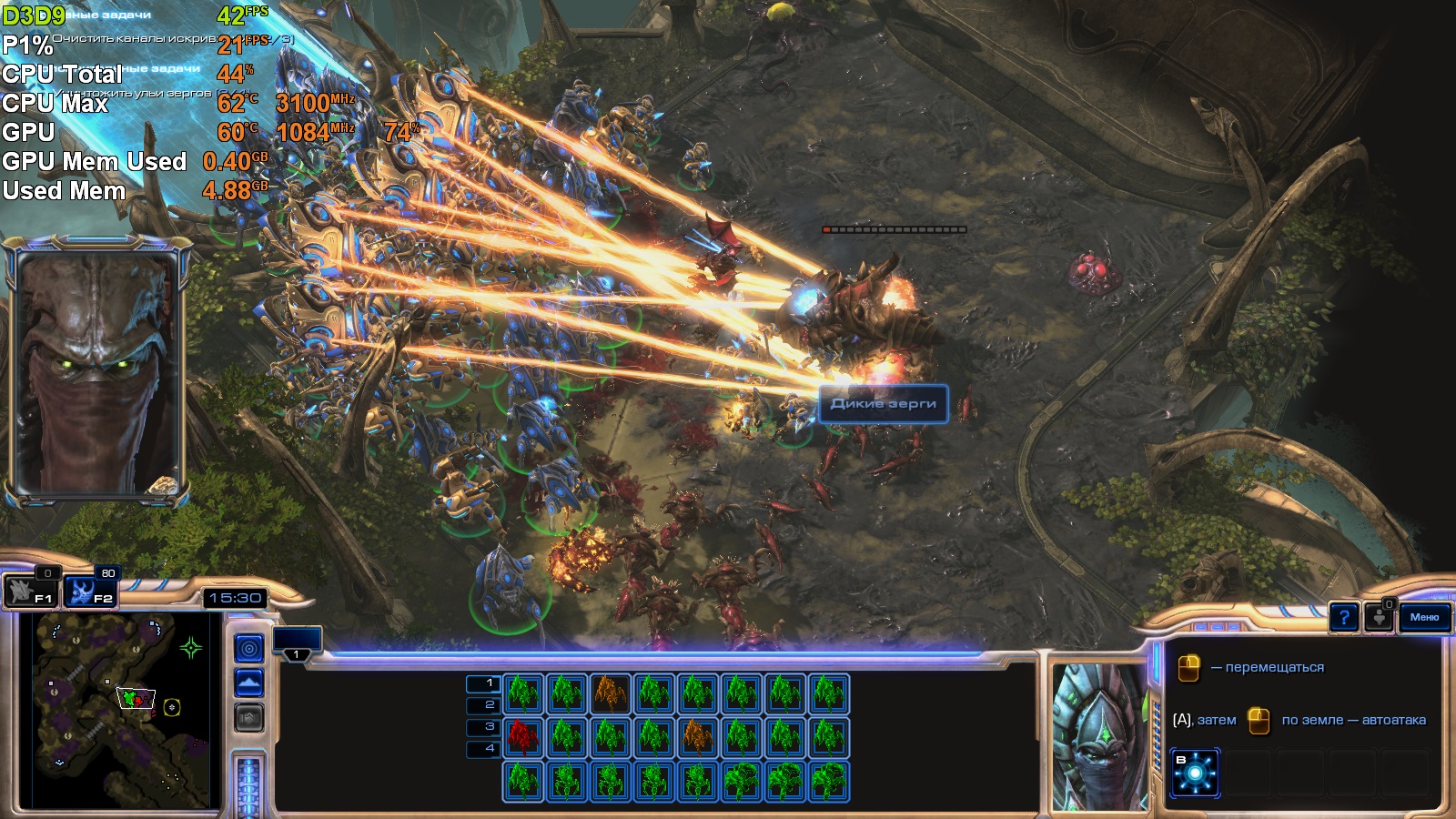1456x819 pixels.
Task: Toggle the minimap terrain view button
Action: (x=248, y=682)
